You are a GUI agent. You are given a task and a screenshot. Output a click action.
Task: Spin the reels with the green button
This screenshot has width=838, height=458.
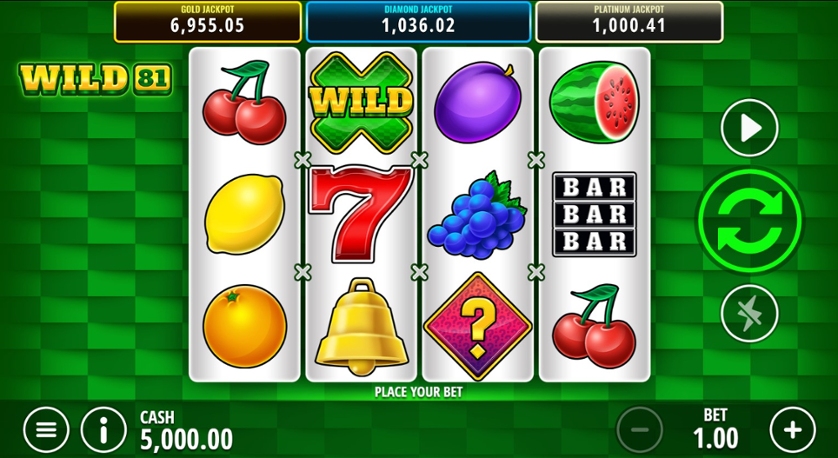[749, 220]
